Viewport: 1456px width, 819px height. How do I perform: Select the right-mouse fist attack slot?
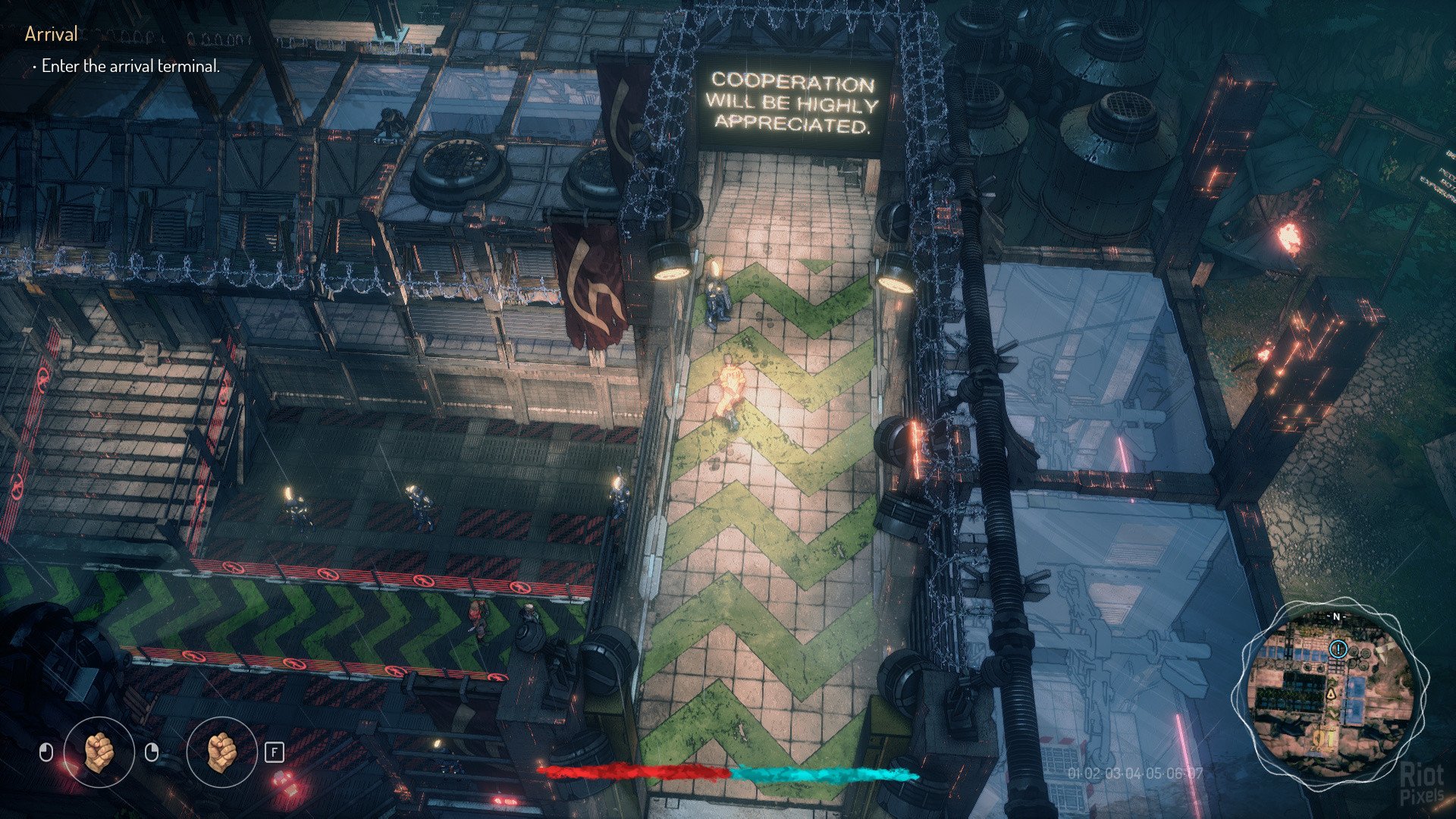click(221, 752)
